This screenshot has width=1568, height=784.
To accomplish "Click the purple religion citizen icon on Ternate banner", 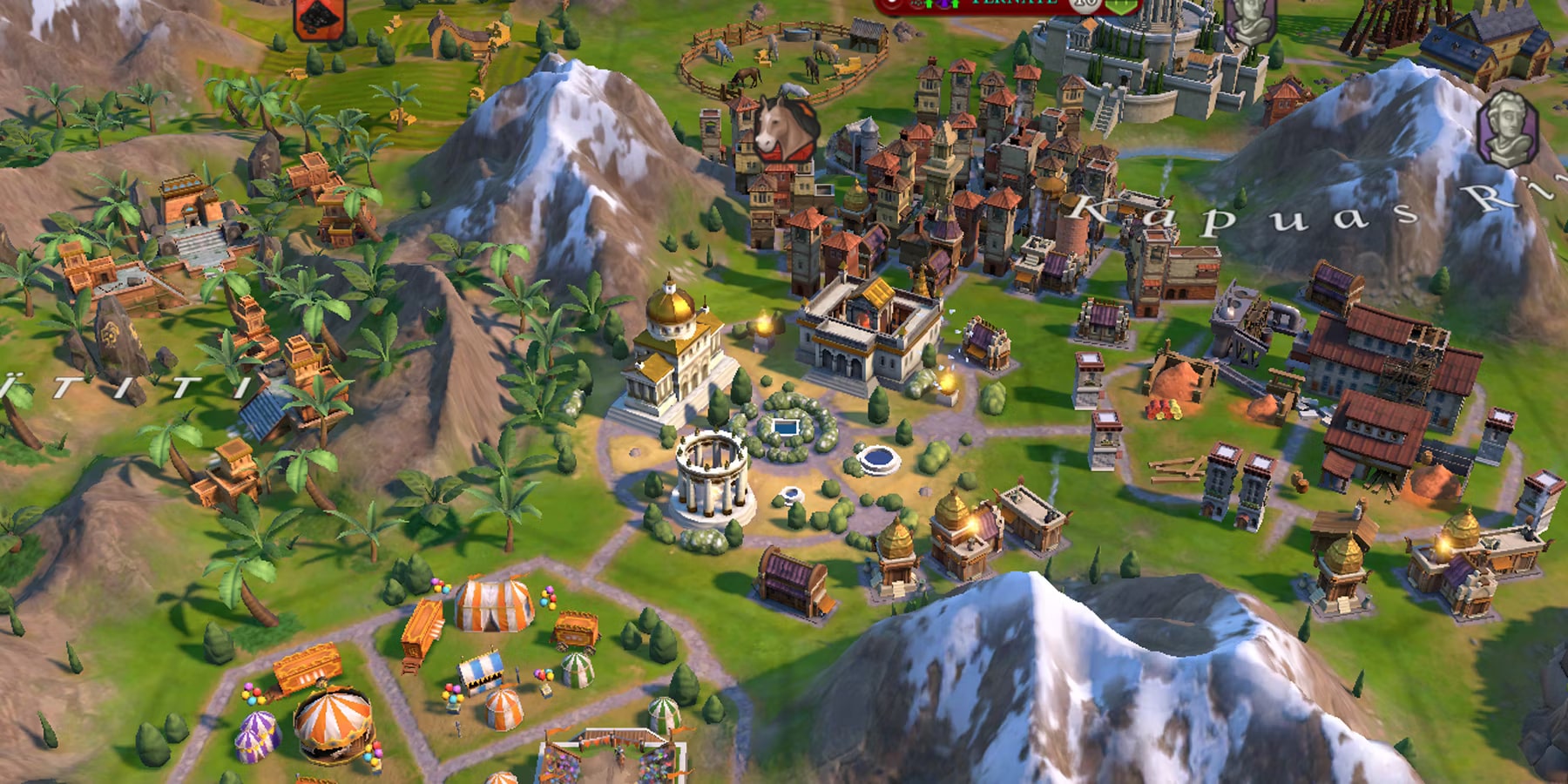I will (x=943, y=5).
